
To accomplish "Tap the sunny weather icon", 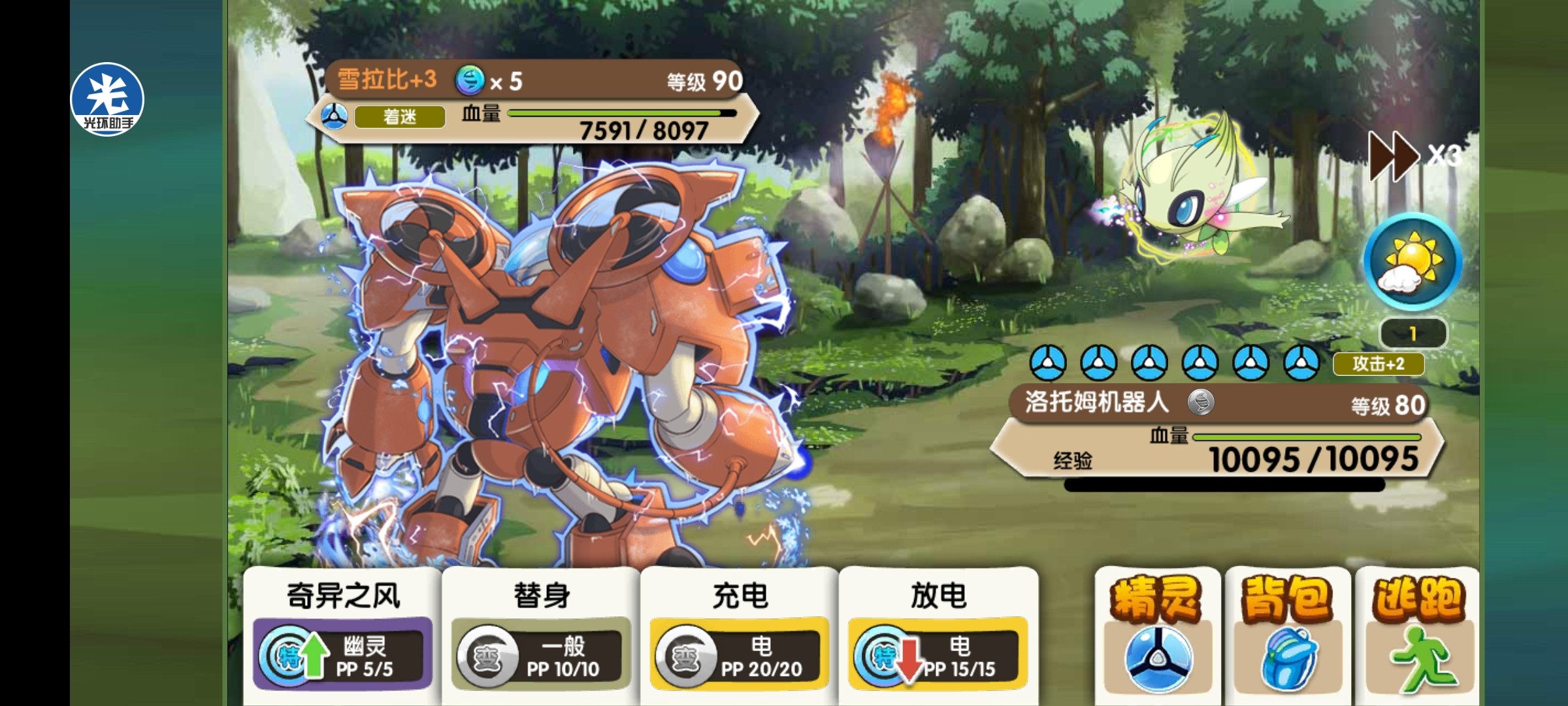I will [x=1413, y=261].
